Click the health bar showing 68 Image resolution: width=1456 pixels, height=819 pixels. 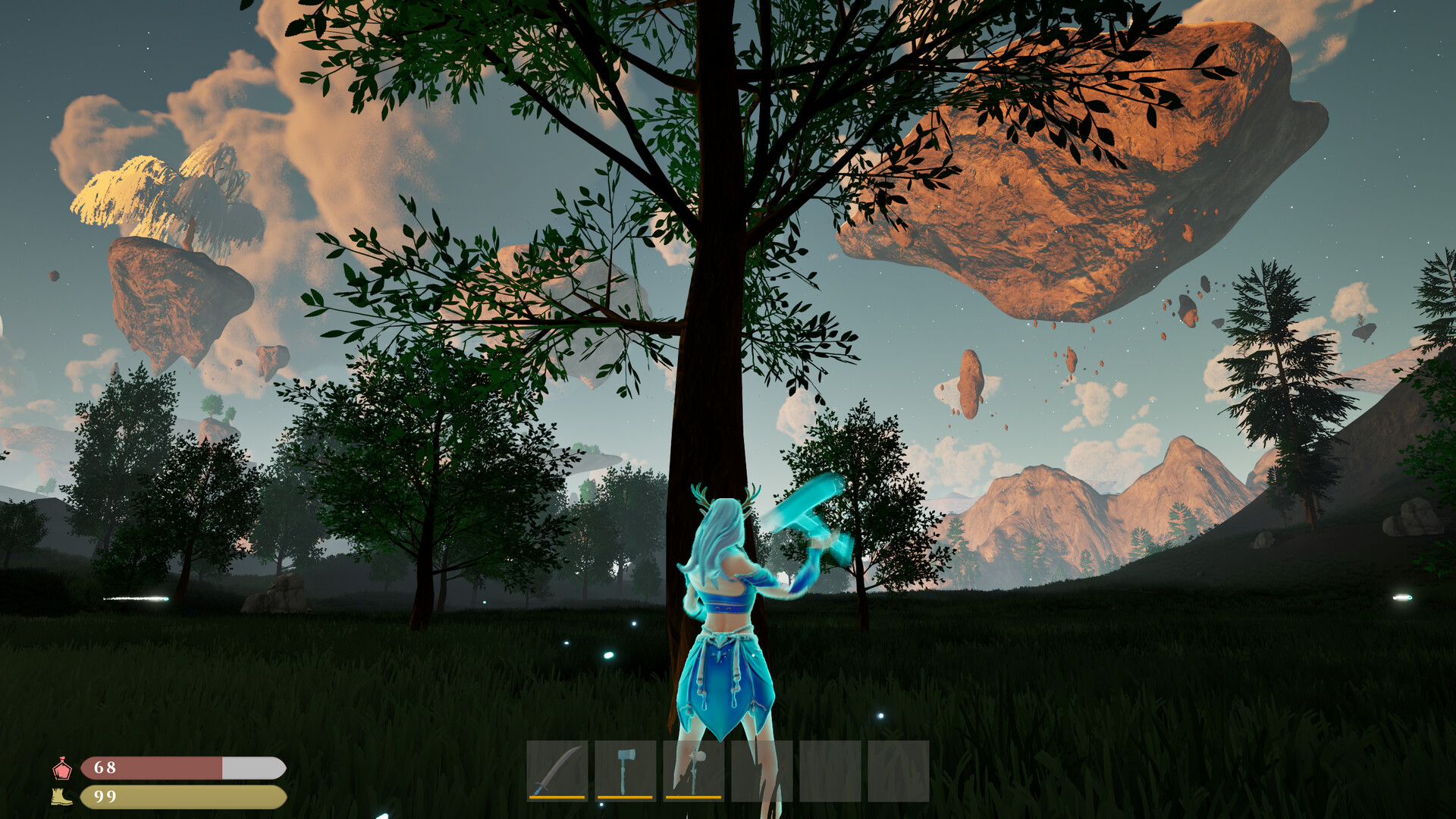pyautogui.click(x=182, y=769)
